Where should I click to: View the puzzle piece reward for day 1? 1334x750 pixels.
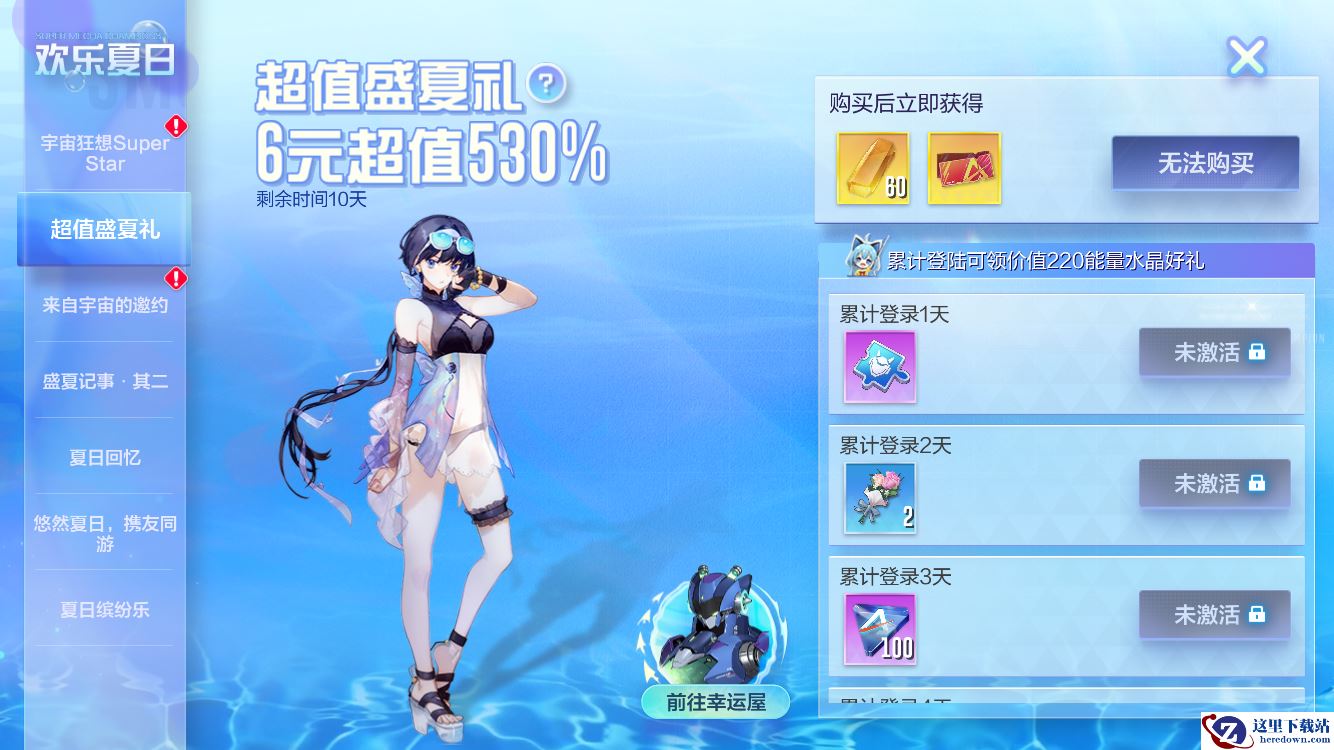point(879,367)
